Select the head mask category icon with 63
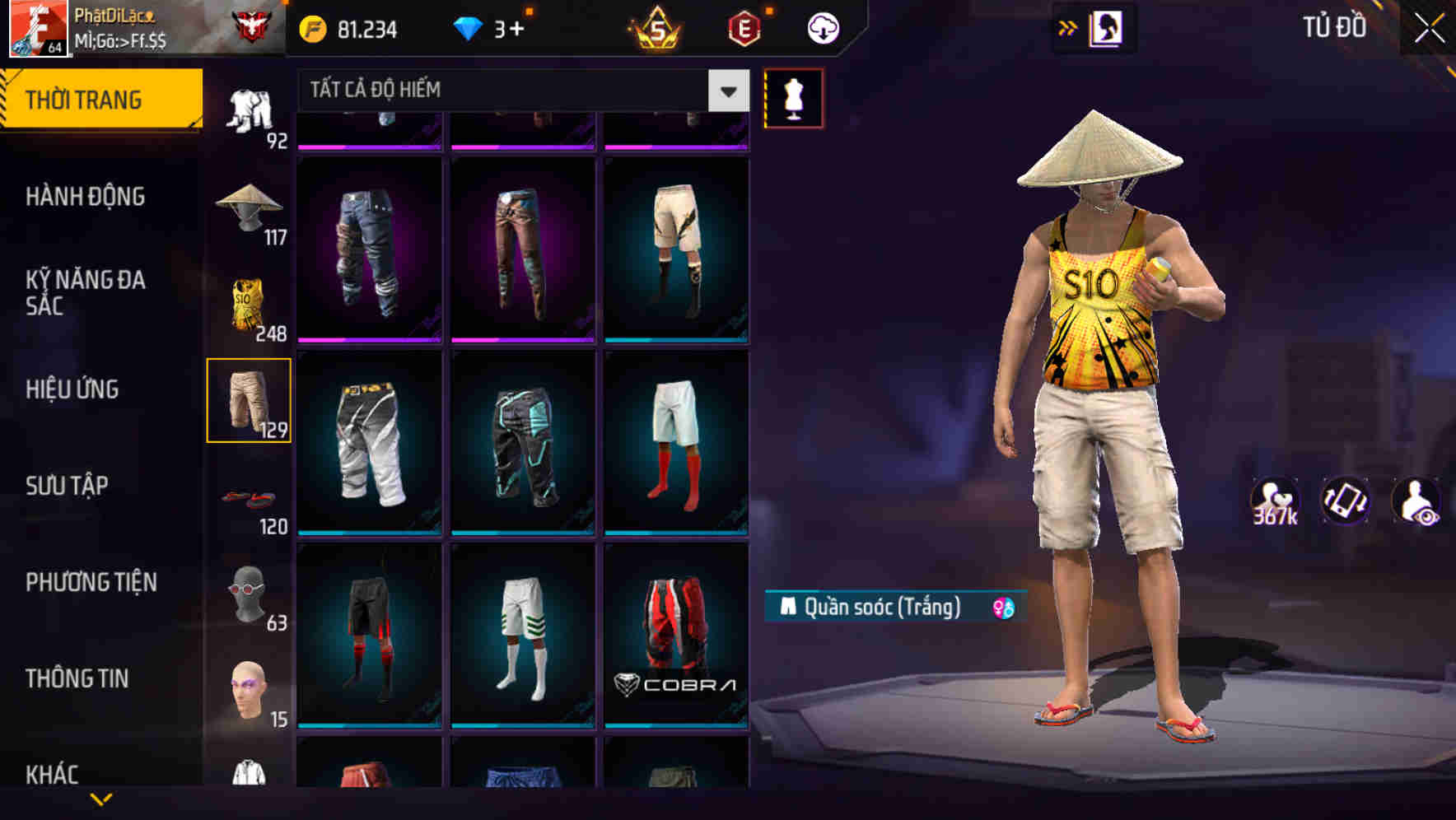The width and height of the screenshot is (1456, 820). [x=250, y=594]
